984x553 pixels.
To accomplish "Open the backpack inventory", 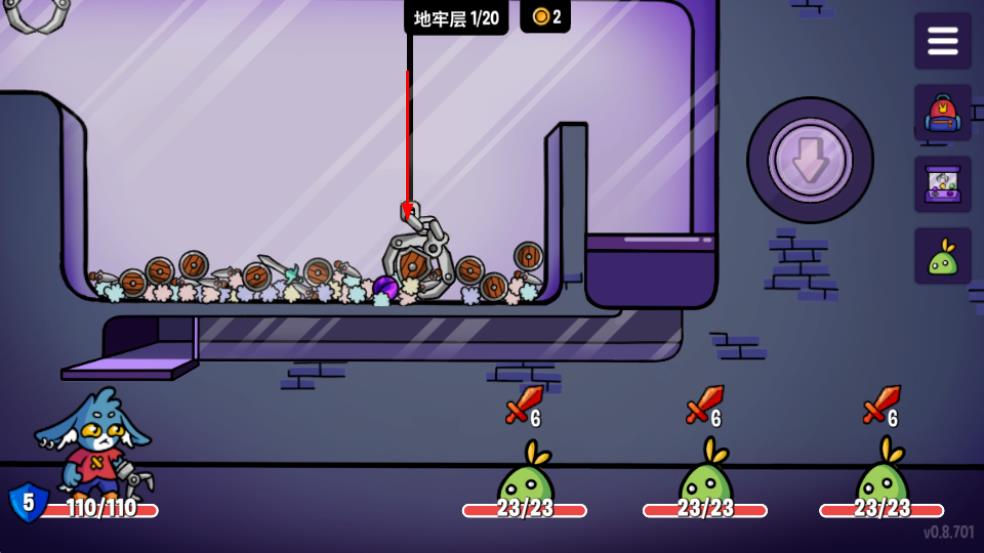I will point(942,112).
